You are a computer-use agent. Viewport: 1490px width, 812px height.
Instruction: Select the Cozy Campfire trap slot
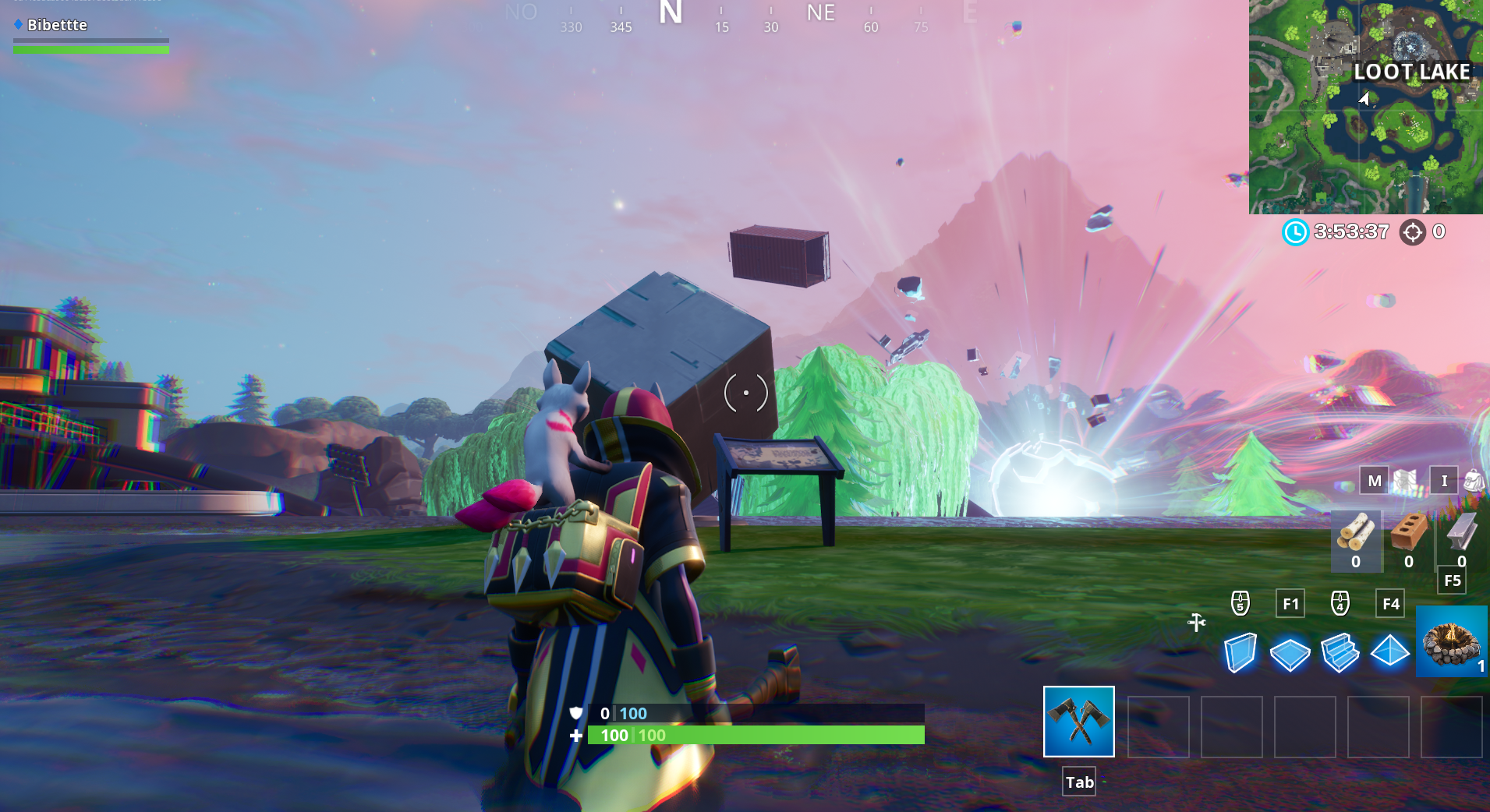click(x=1451, y=642)
